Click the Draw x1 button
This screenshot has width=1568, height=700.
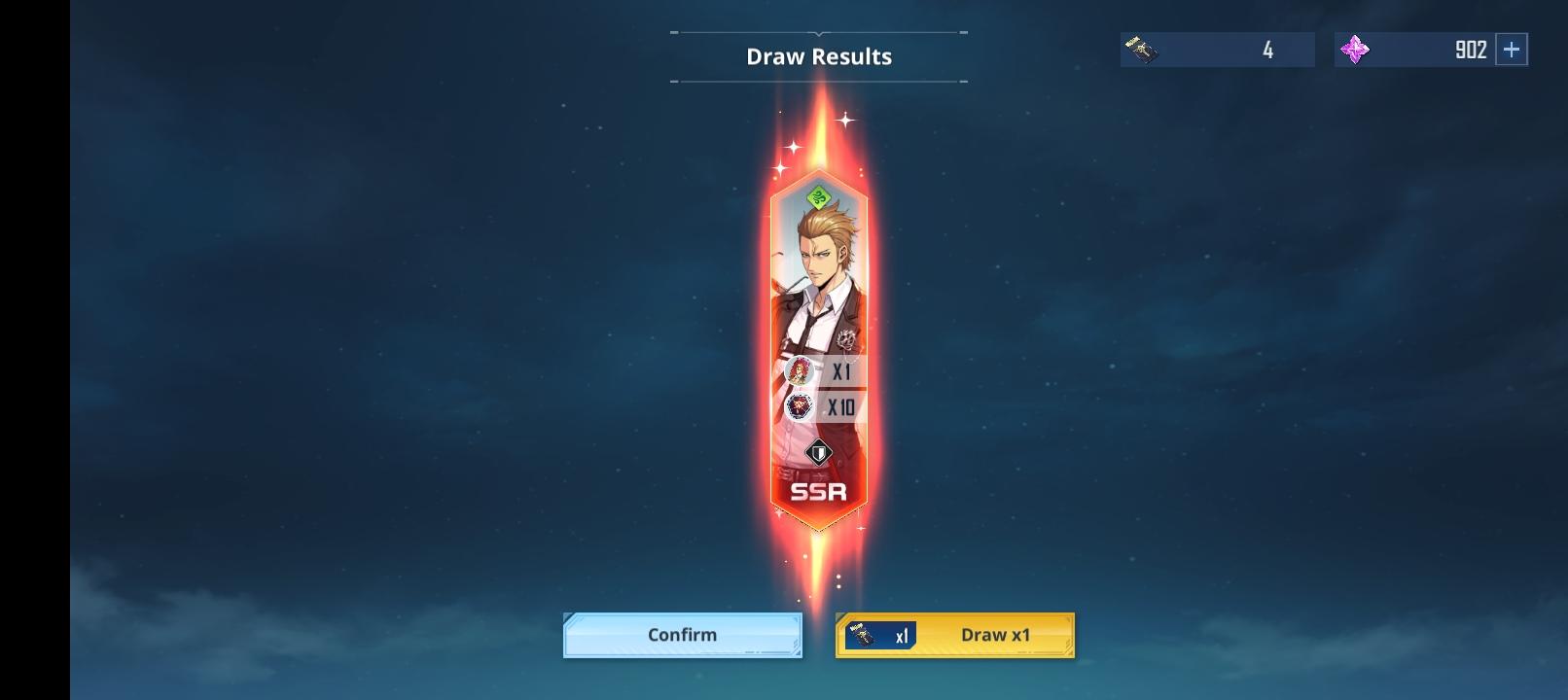[x=995, y=634]
